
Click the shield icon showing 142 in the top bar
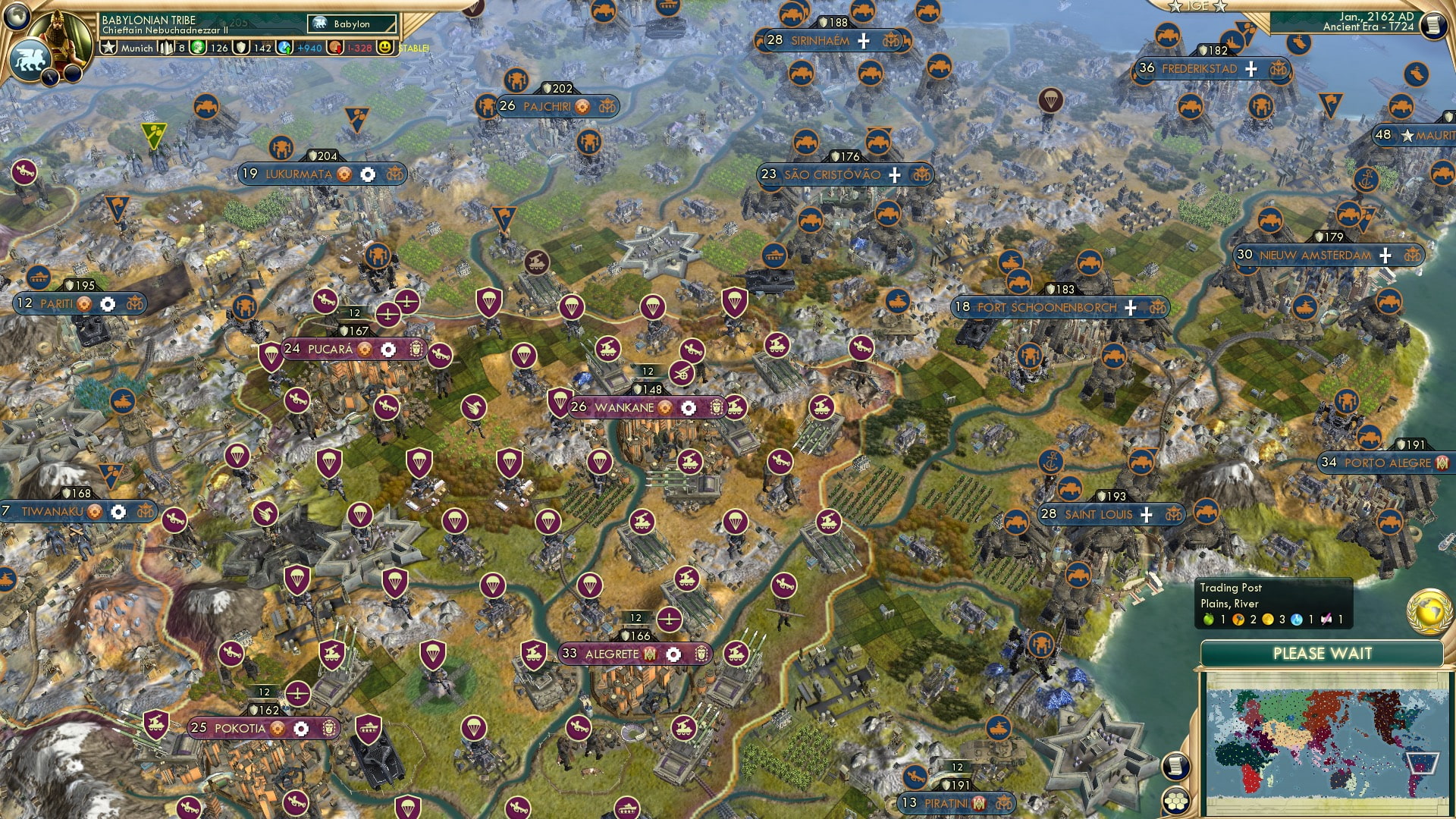[x=243, y=48]
